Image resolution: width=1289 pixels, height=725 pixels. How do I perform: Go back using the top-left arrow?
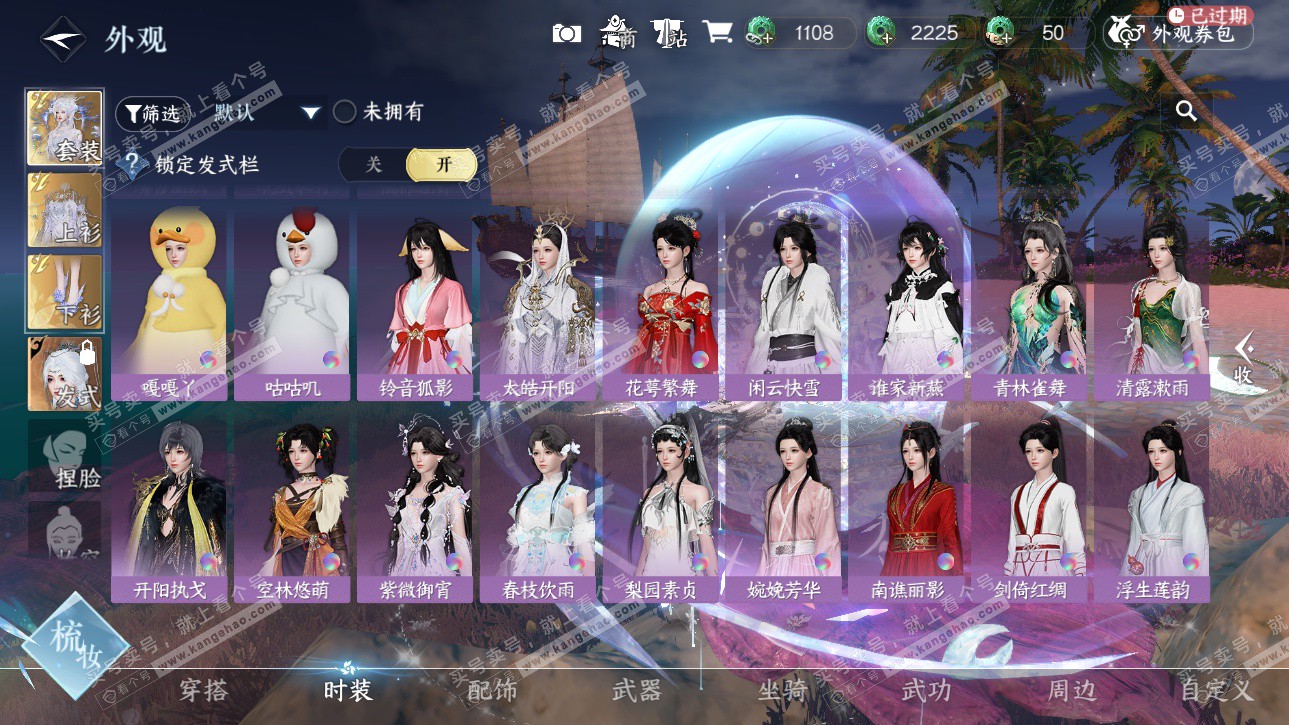point(61,39)
